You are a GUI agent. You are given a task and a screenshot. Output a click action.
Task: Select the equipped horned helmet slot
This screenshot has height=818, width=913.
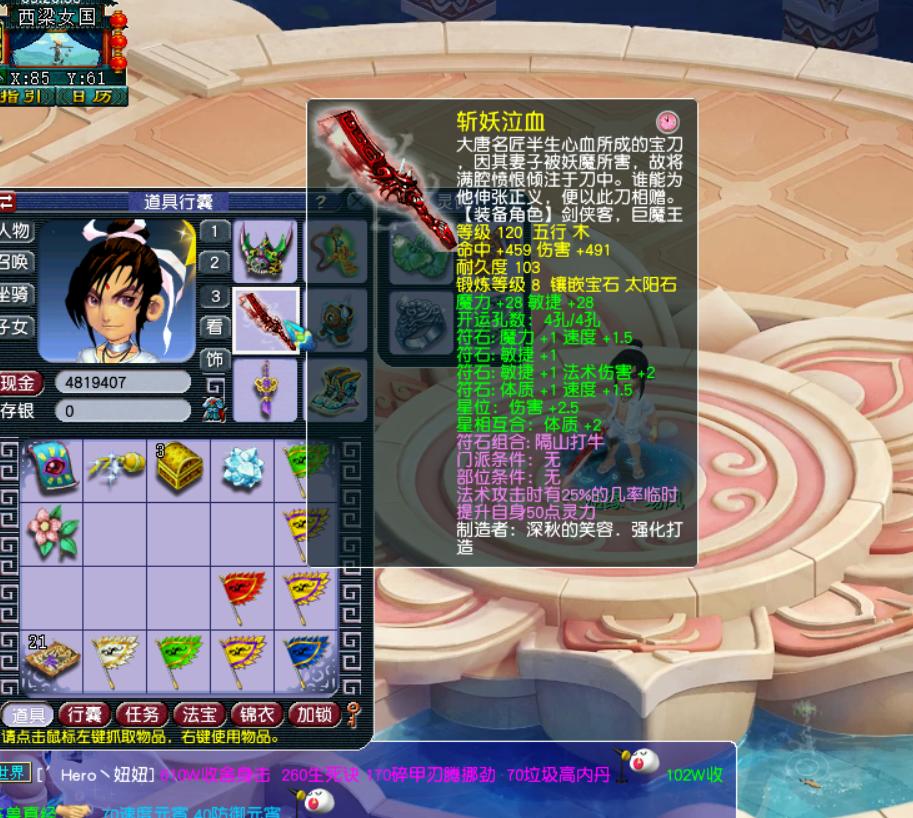click(266, 251)
